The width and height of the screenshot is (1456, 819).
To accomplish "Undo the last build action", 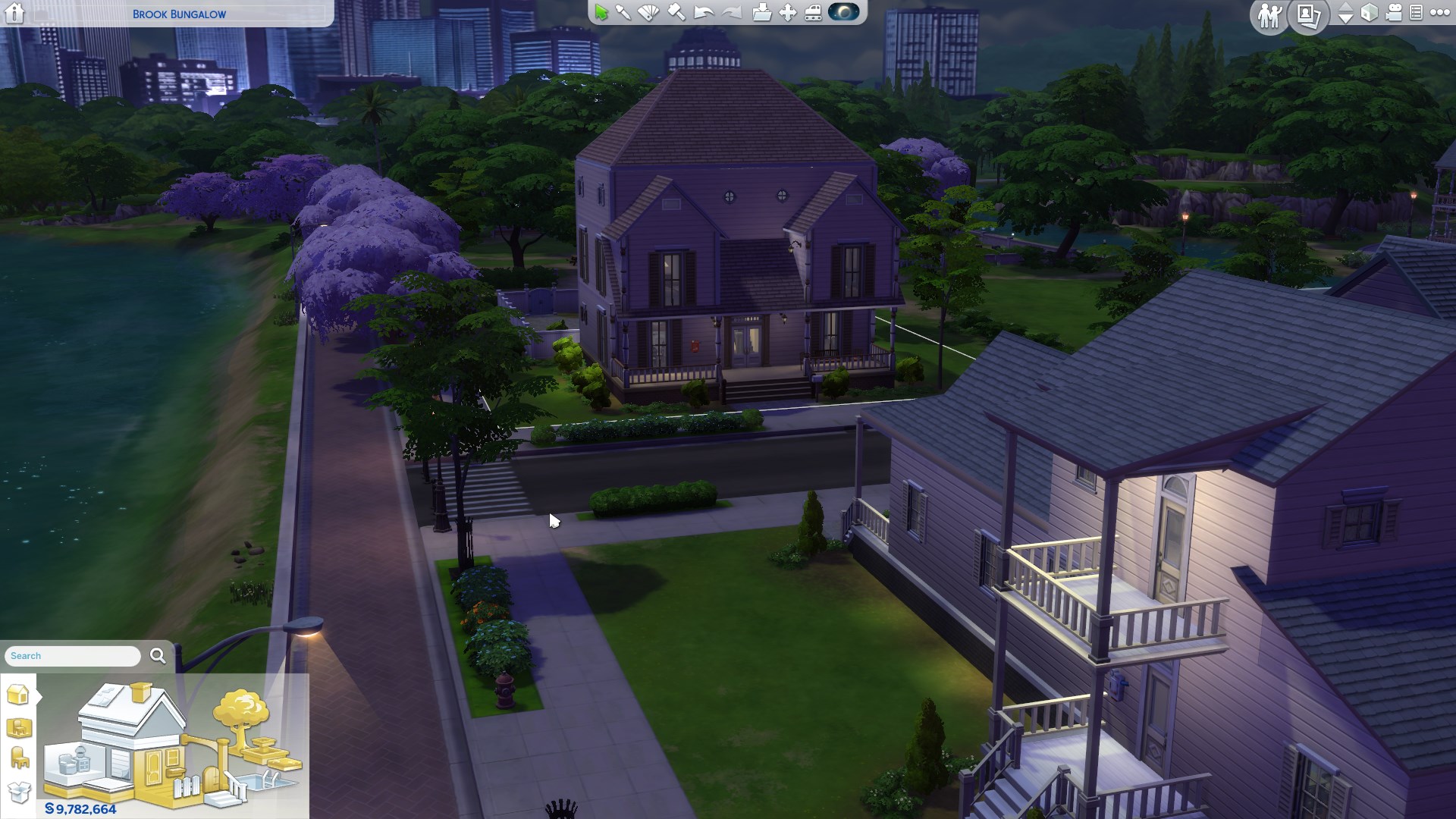I will [x=704, y=13].
